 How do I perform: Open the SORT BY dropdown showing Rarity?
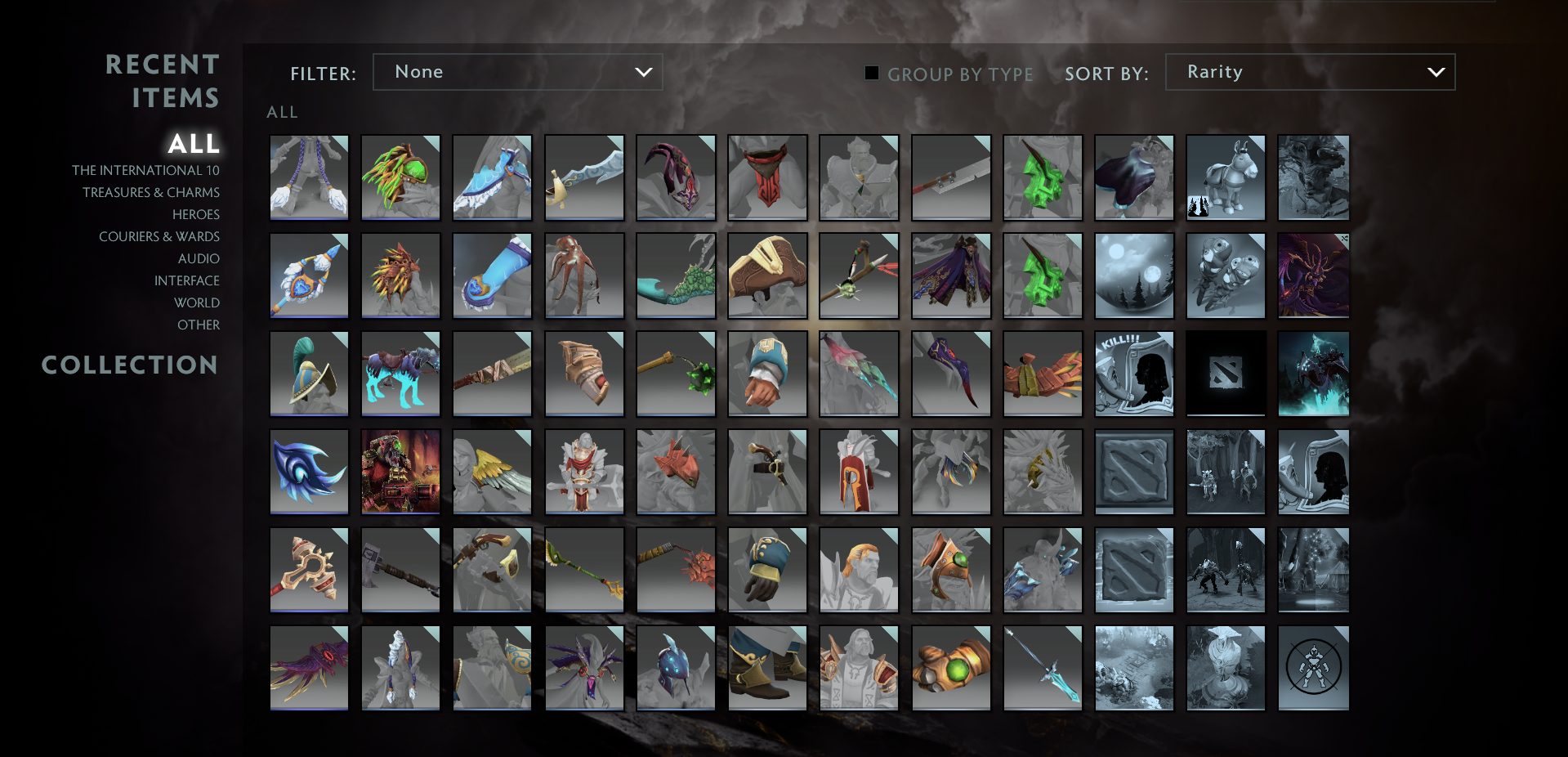pyautogui.click(x=1309, y=72)
